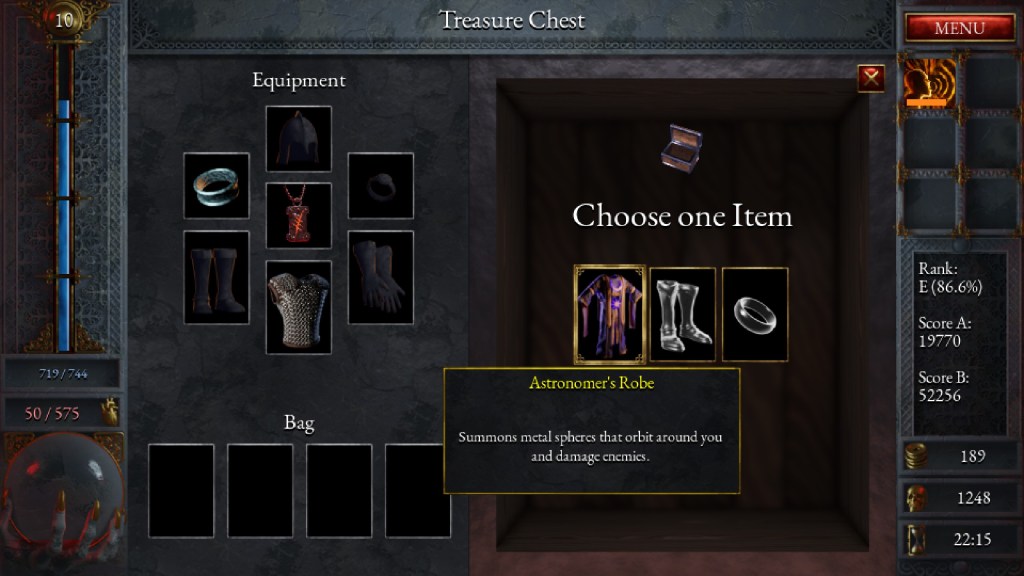Viewport: 1024px width, 576px height.
Task: Close the treasure chest window
Action: (x=871, y=78)
